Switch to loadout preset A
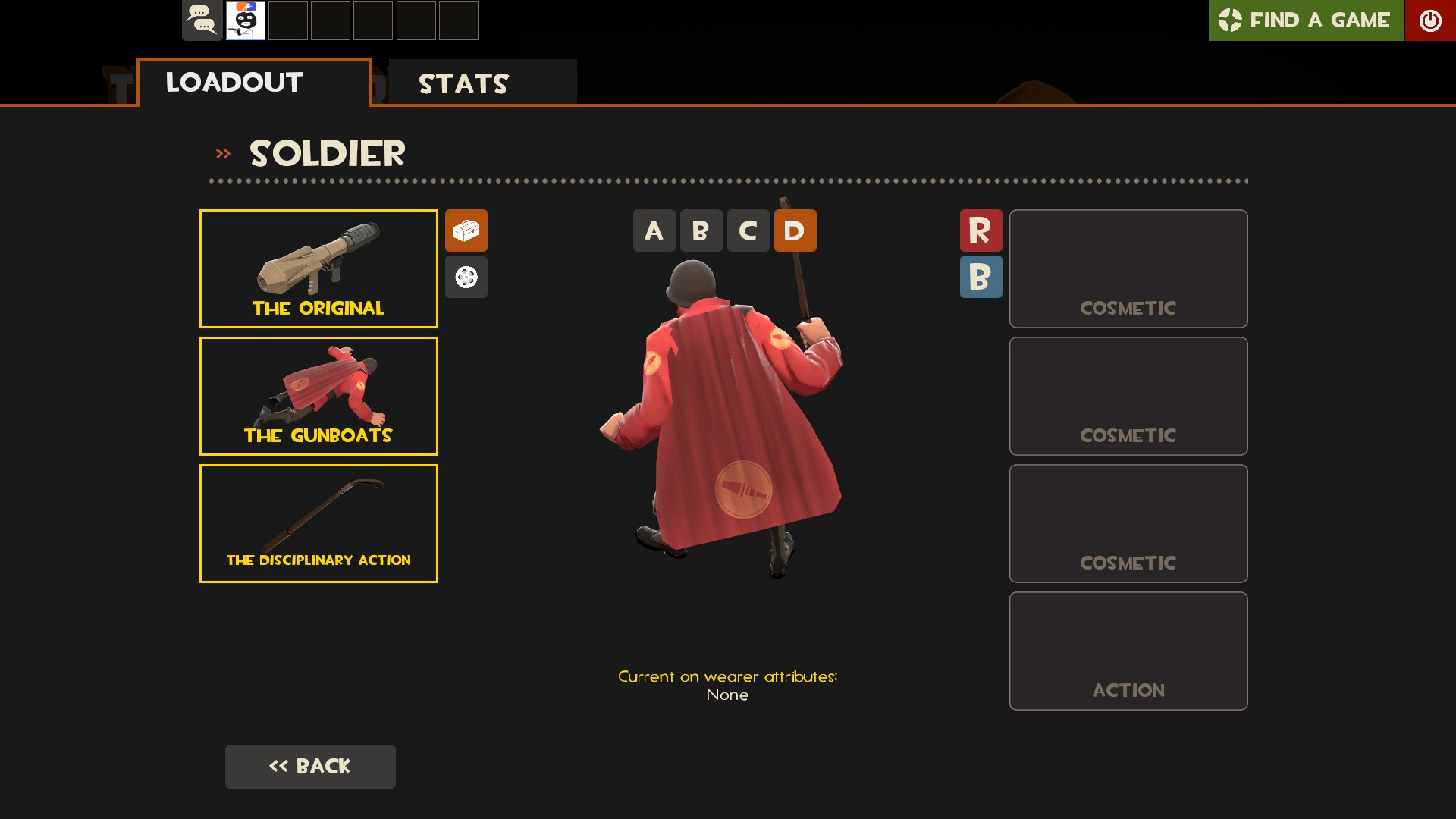This screenshot has height=819, width=1456. (654, 231)
